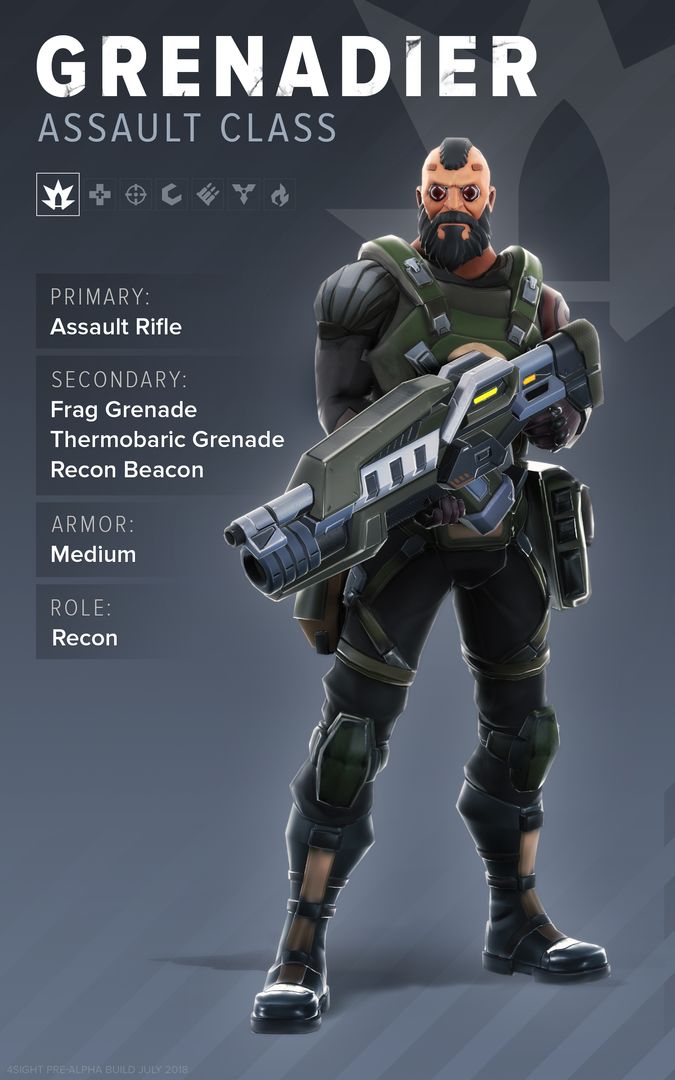This screenshot has width=675, height=1080.
Task: Pick the Y-shaped drone class icon
Action: (243, 195)
